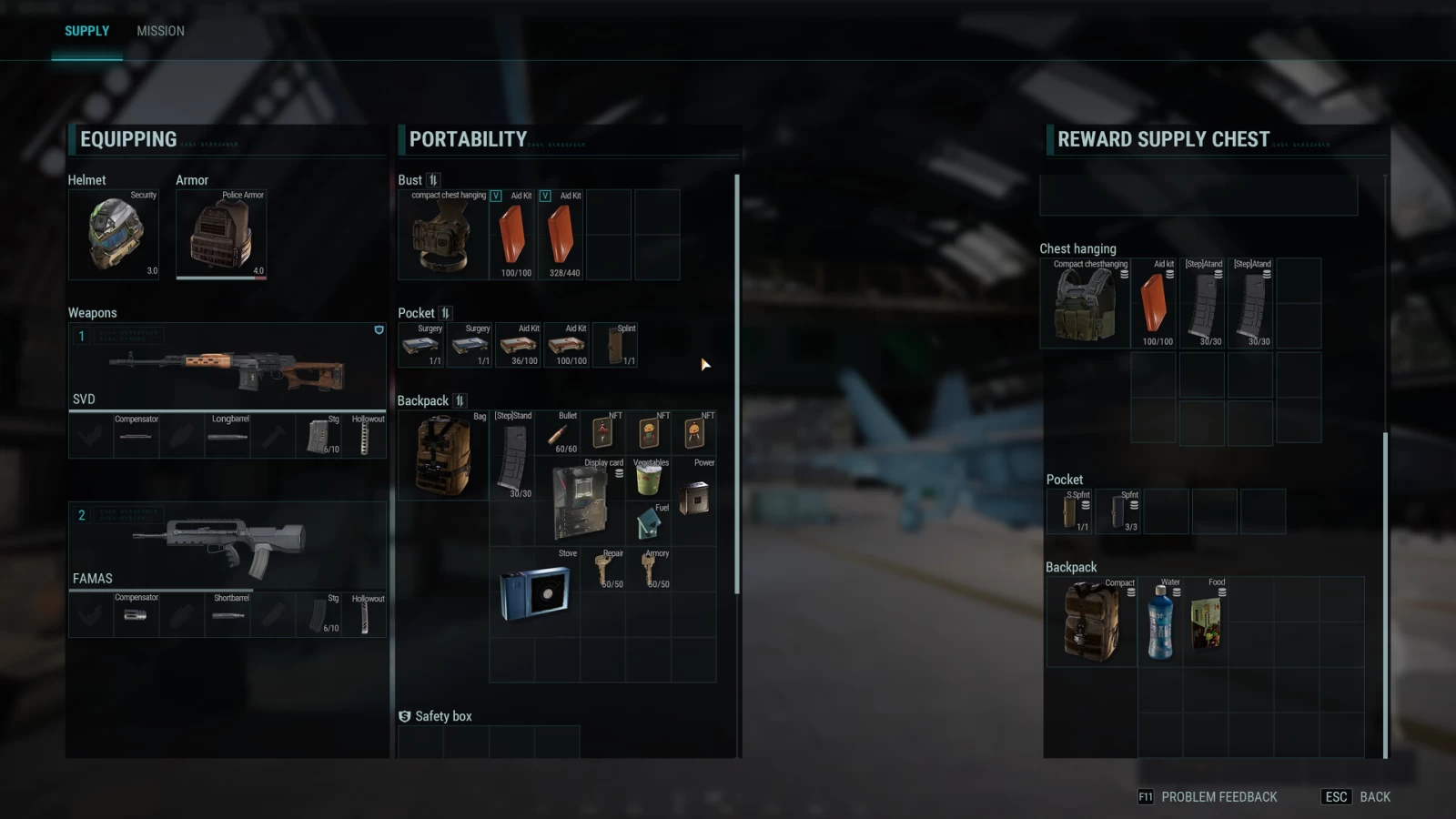Select the compact chest hanging rig in Bust

tap(443, 235)
